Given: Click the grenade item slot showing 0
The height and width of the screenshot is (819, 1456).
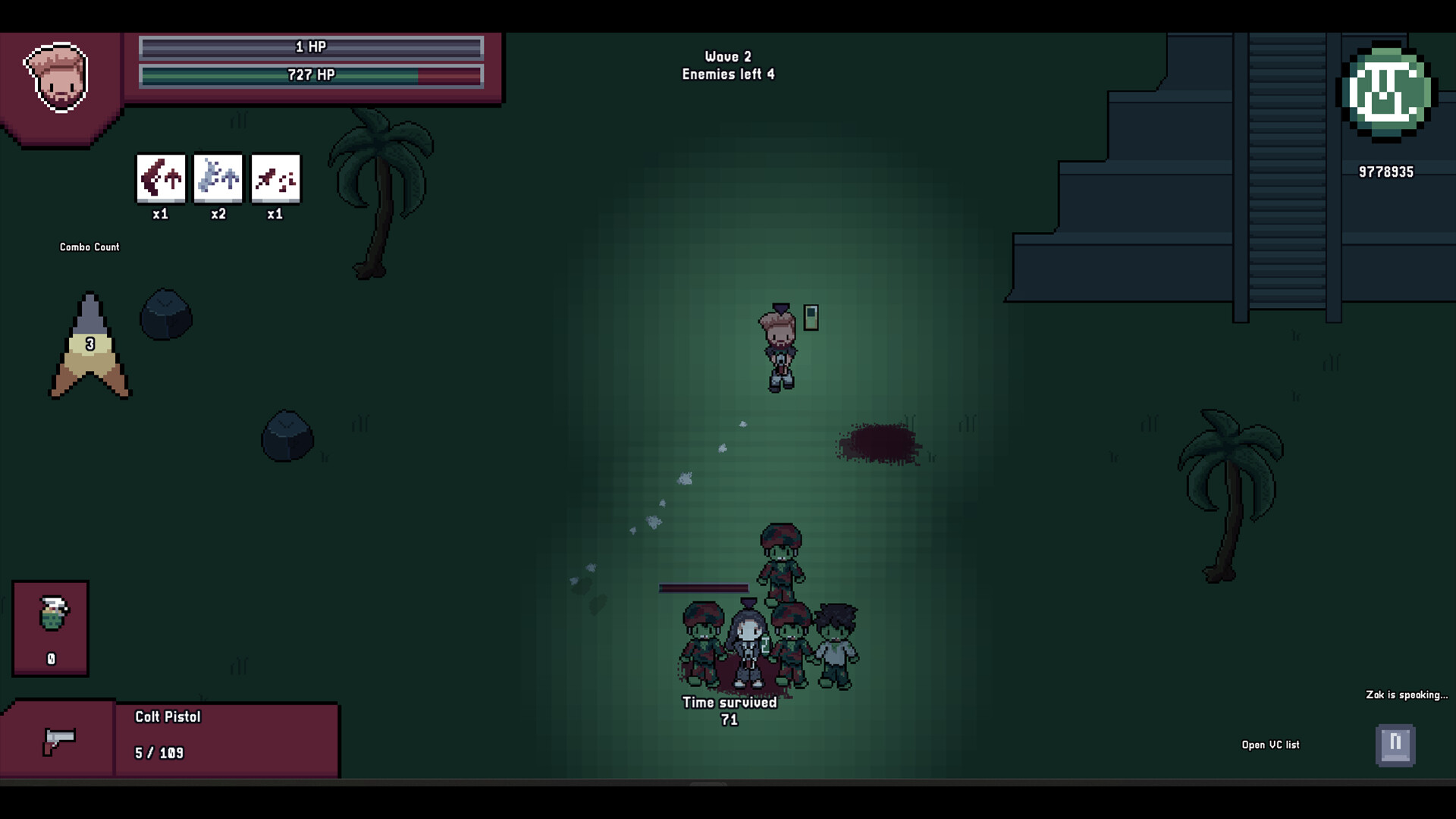Looking at the screenshot, I should 50,626.
